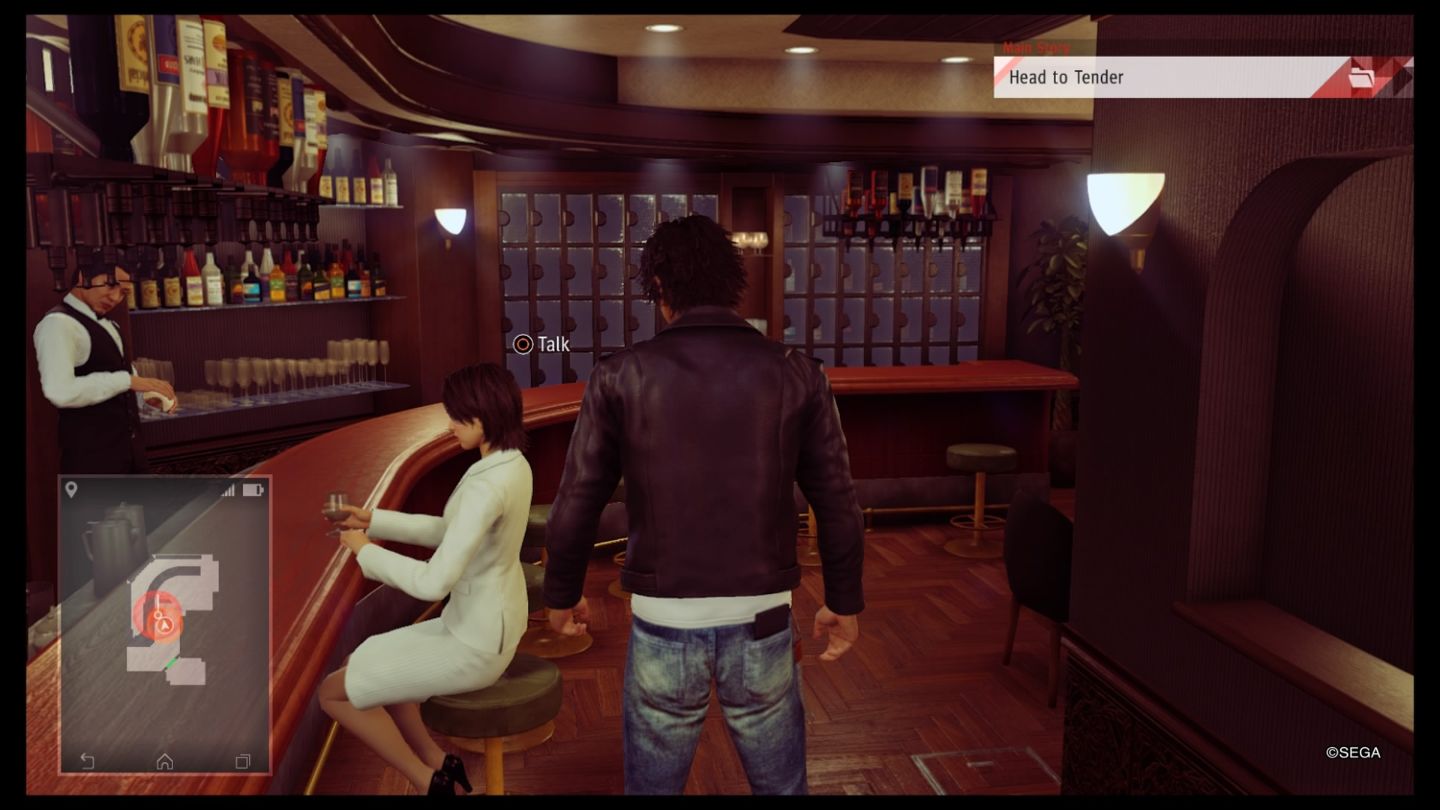Toggle the green exit indicator on the minimap
1440x810 pixels.
(170, 661)
